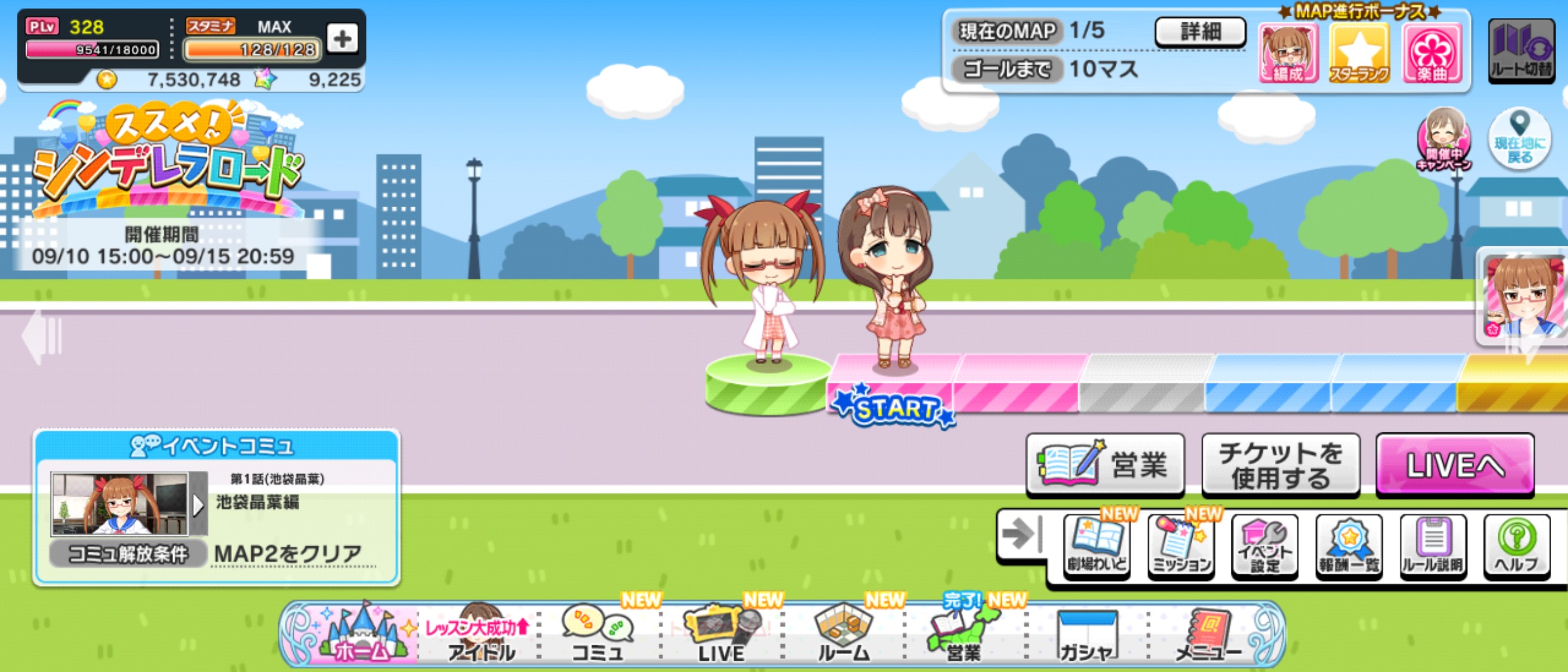Open ルール説明 rules explanation clipboard icon

pos(1434,546)
